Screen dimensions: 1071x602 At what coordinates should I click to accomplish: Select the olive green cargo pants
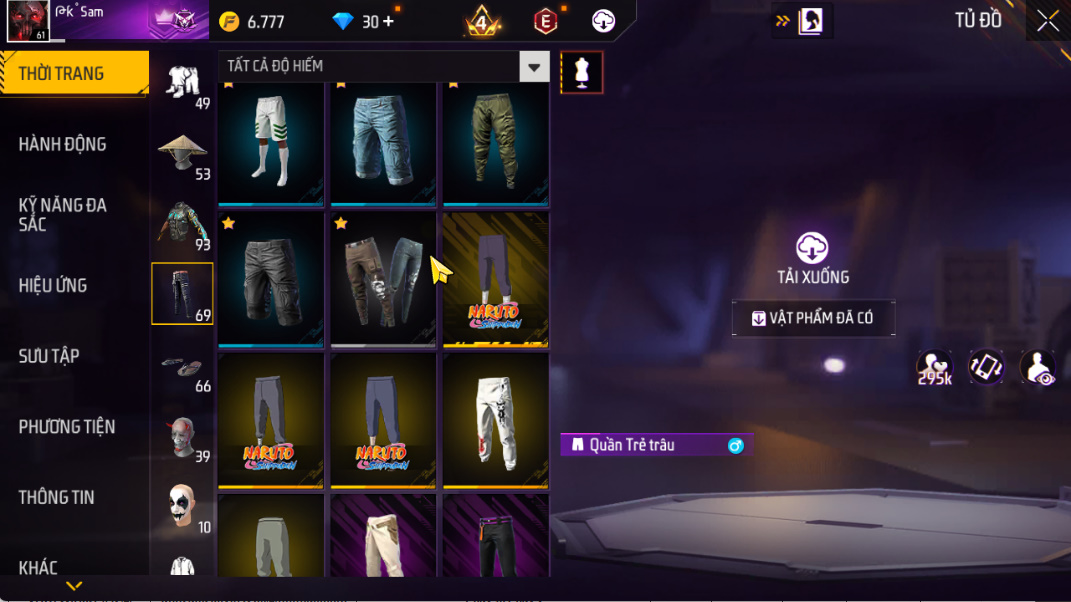pos(495,142)
